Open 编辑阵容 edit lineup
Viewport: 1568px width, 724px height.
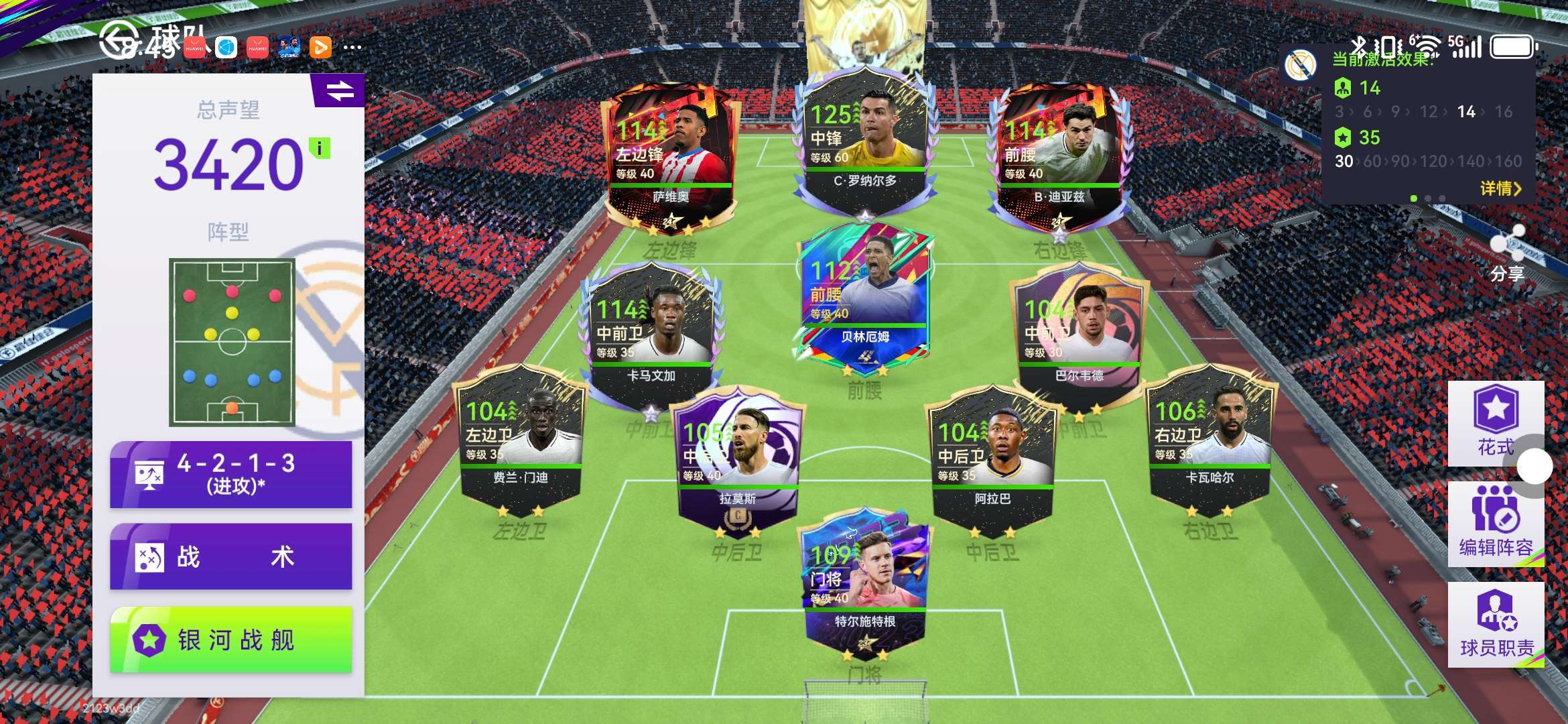(x=1496, y=524)
